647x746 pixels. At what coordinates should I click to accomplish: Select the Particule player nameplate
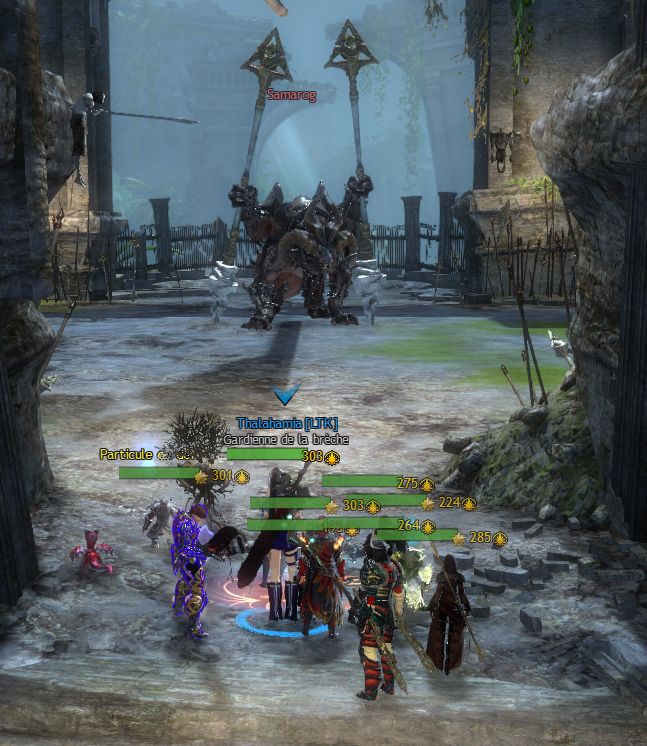[126, 454]
